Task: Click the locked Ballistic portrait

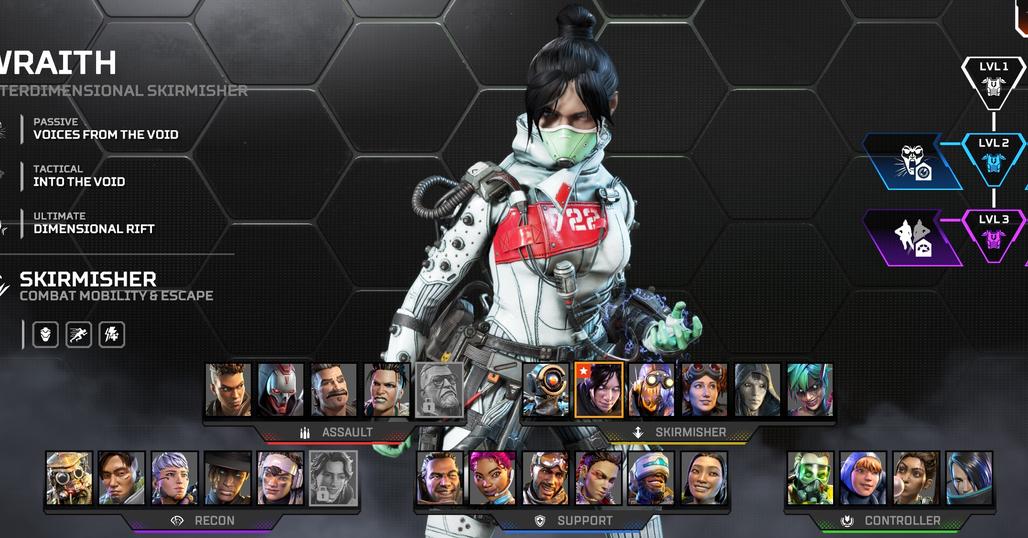Action: (x=440, y=390)
